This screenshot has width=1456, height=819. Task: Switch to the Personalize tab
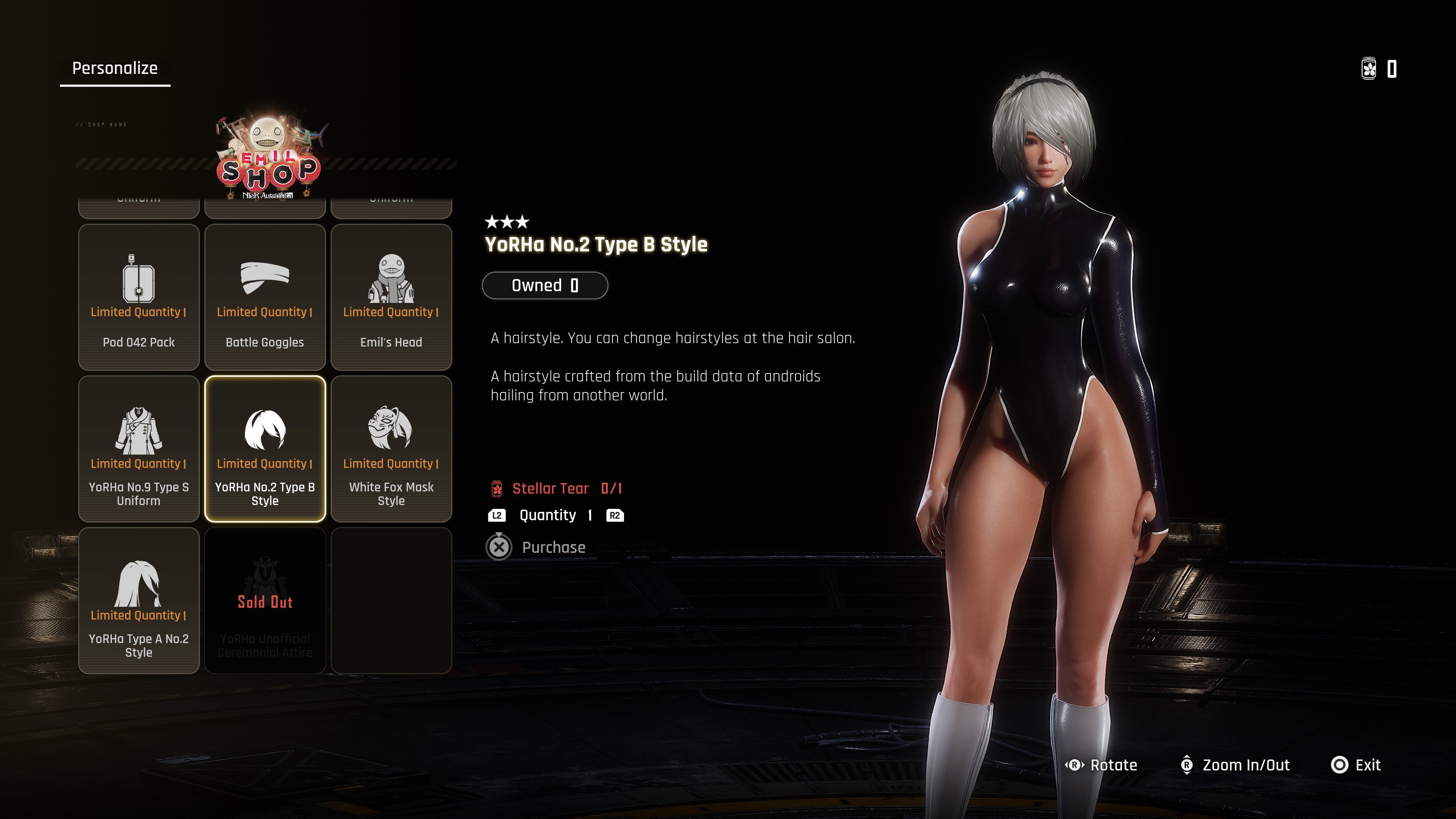point(115,68)
